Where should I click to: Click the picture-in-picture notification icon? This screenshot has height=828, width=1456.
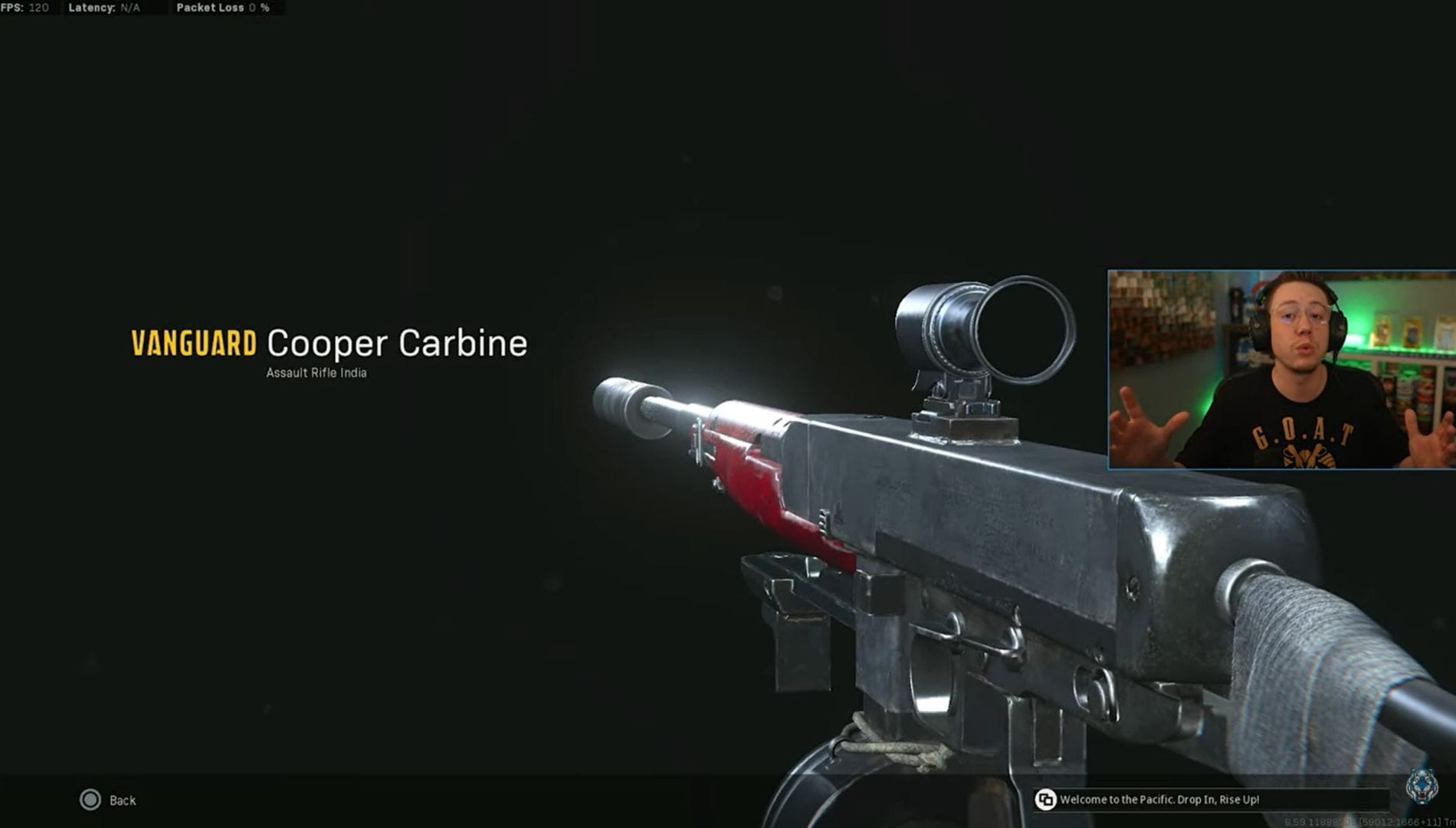[1047, 799]
